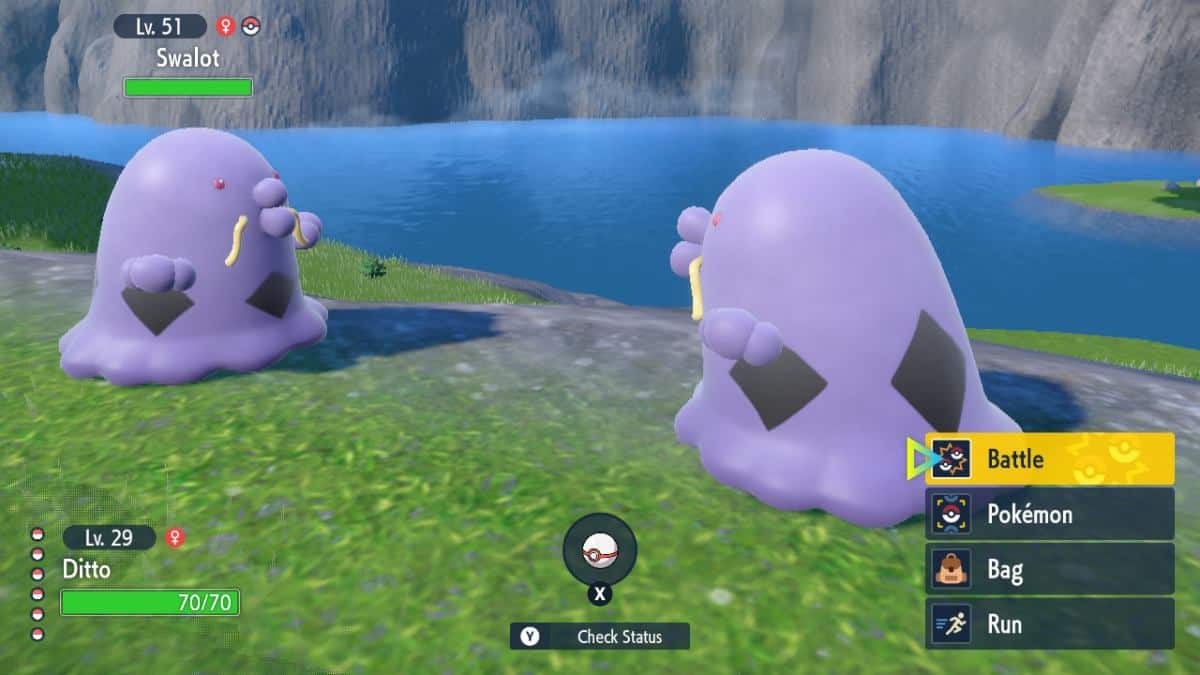This screenshot has height=675, width=1200.
Task: Open the Bag menu option
Action: [1049, 570]
